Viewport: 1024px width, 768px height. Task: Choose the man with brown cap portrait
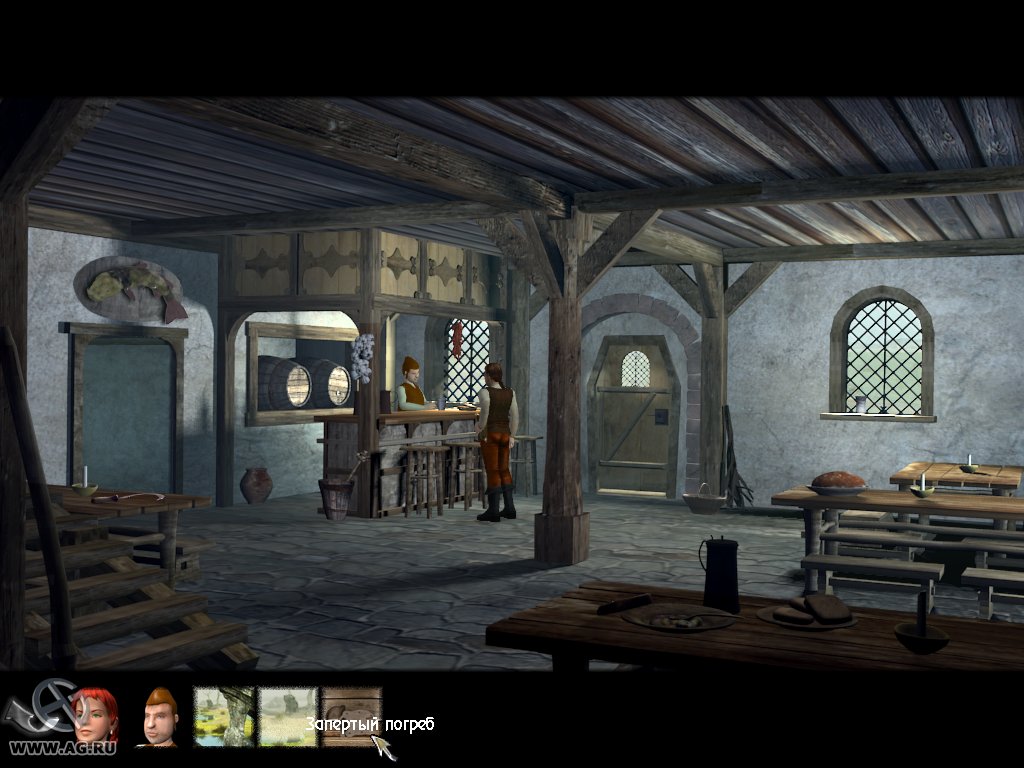point(160,716)
